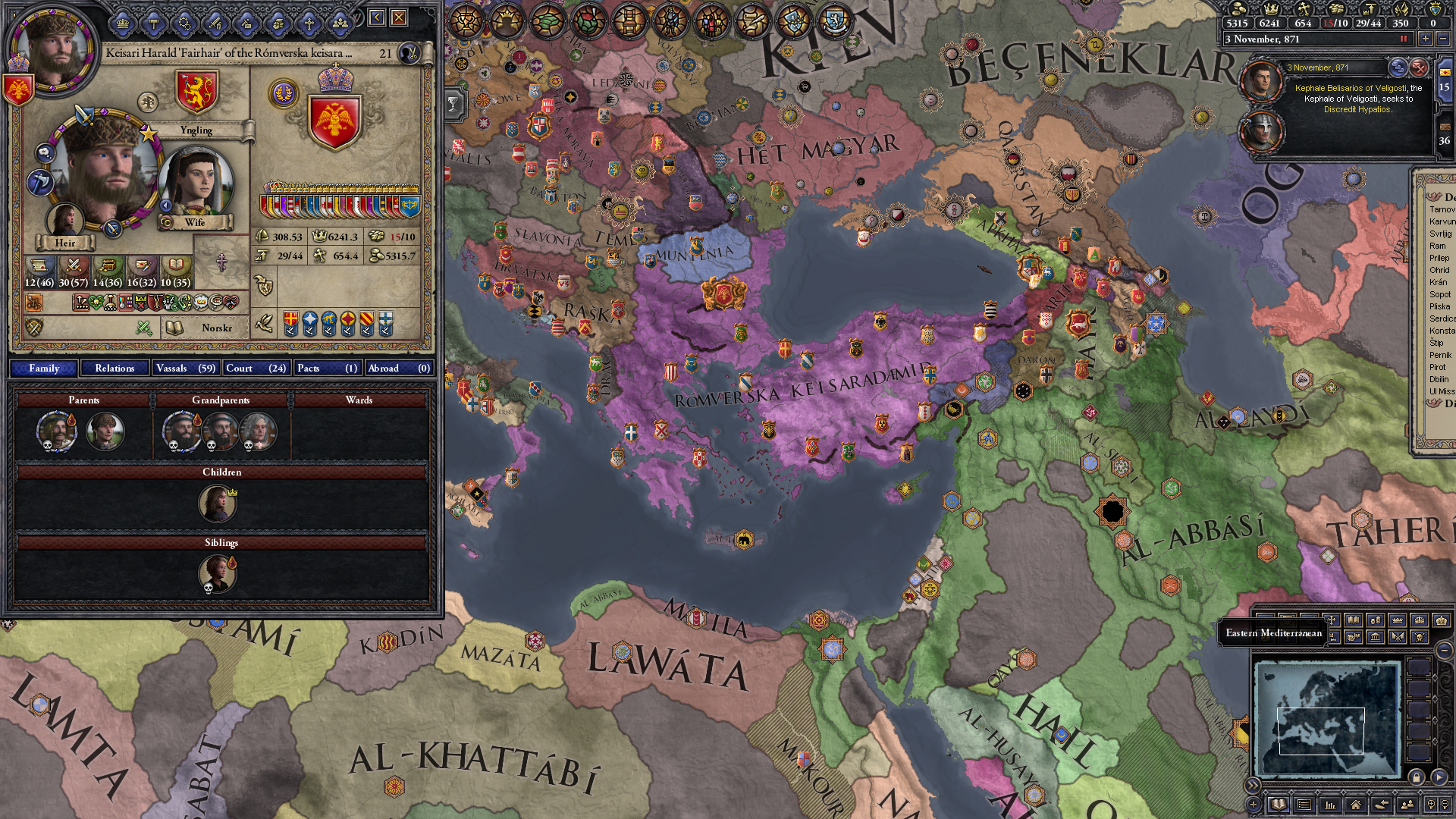This screenshot has width=1456, height=819.
Task: Toggle the temple map mode icon above the minimap
Action: pyautogui.click(x=1375, y=635)
